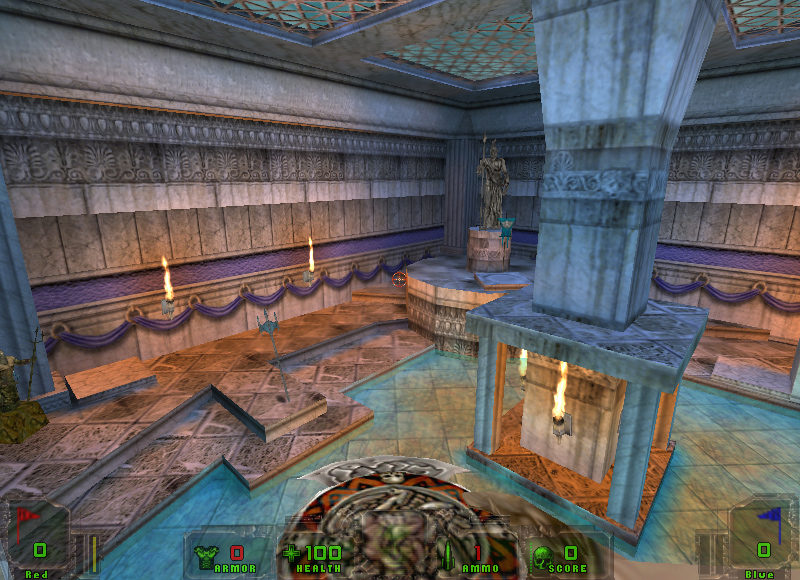The height and width of the screenshot is (580, 800).
Task: Click the green skull score icon
Action: click(x=540, y=554)
